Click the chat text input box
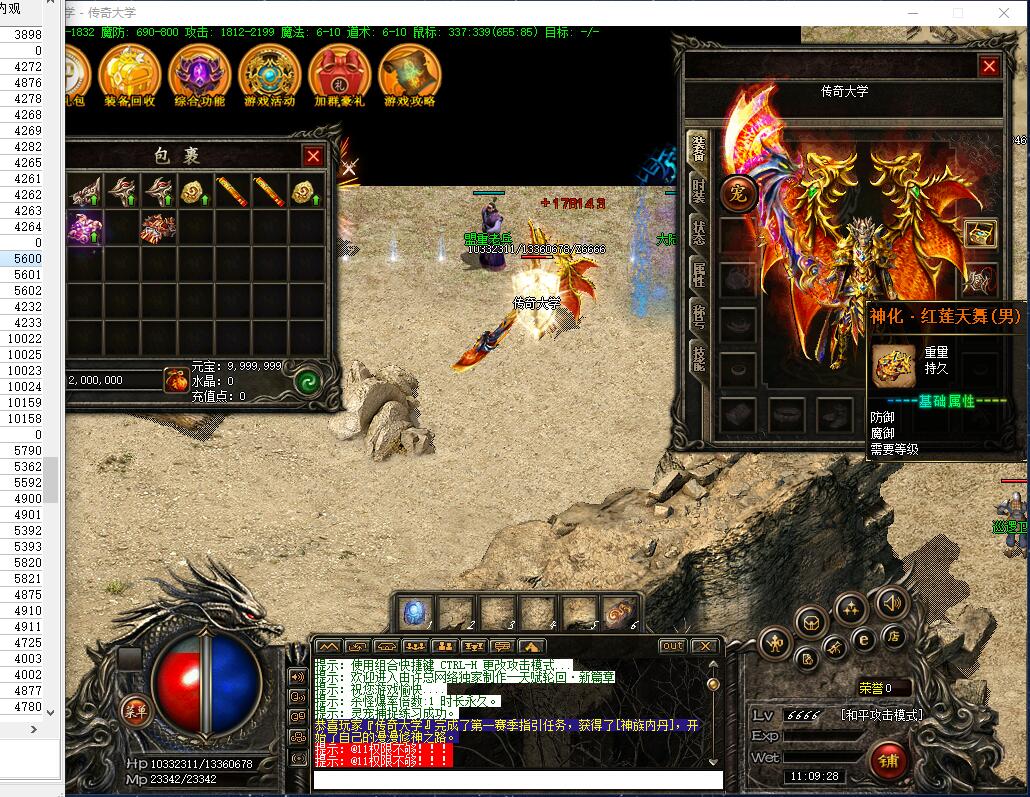This screenshot has height=797, width=1030. (x=517, y=780)
